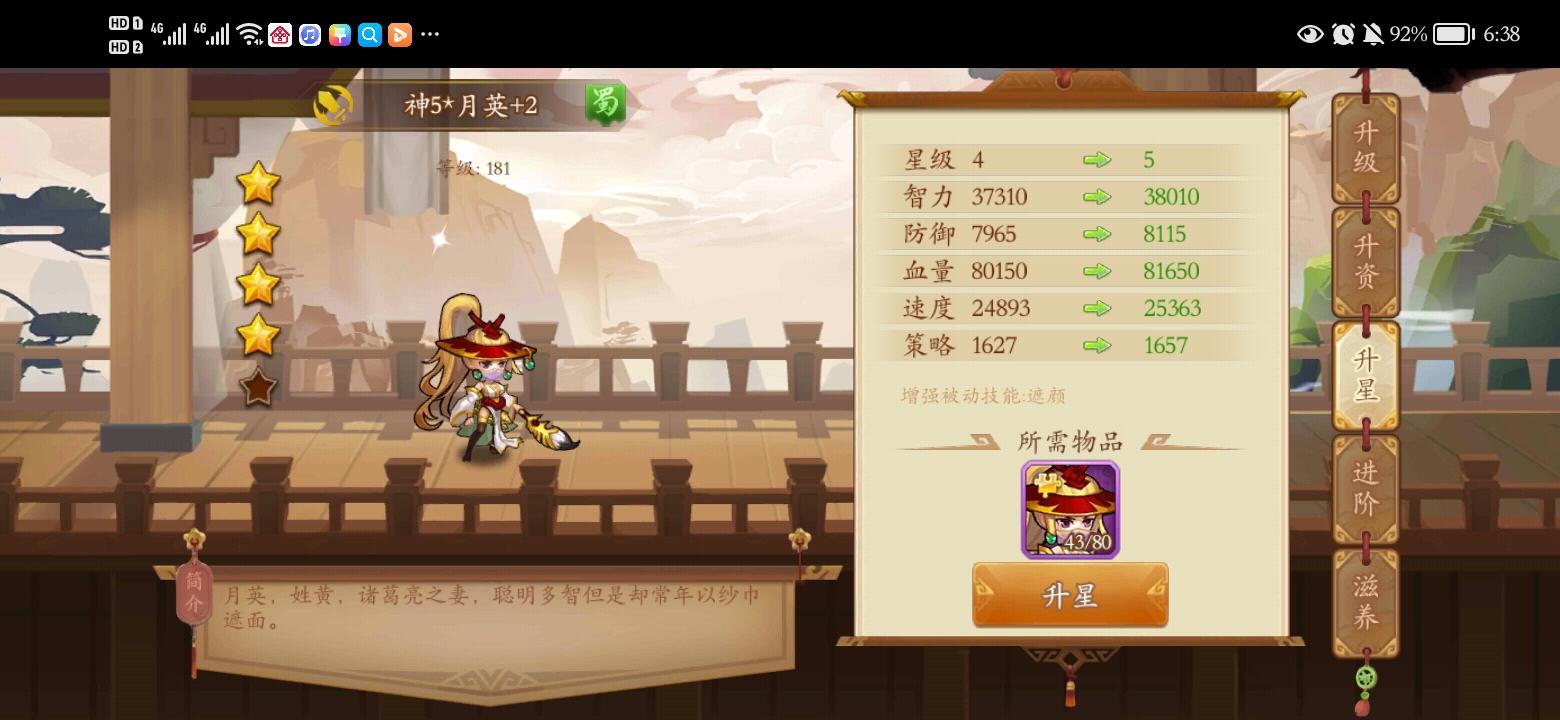Tap the hero material icon showing 43/80
The width and height of the screenshot is (1560, 720).
(x=1069, y=510)
